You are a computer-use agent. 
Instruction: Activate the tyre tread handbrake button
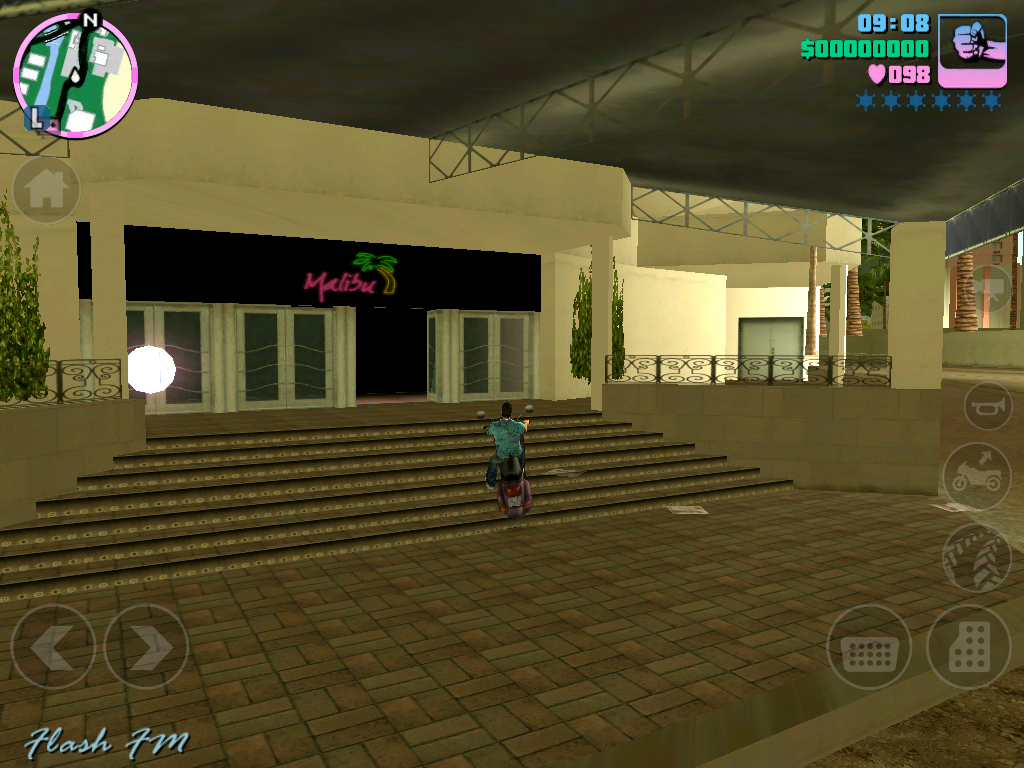coord(976,558)
